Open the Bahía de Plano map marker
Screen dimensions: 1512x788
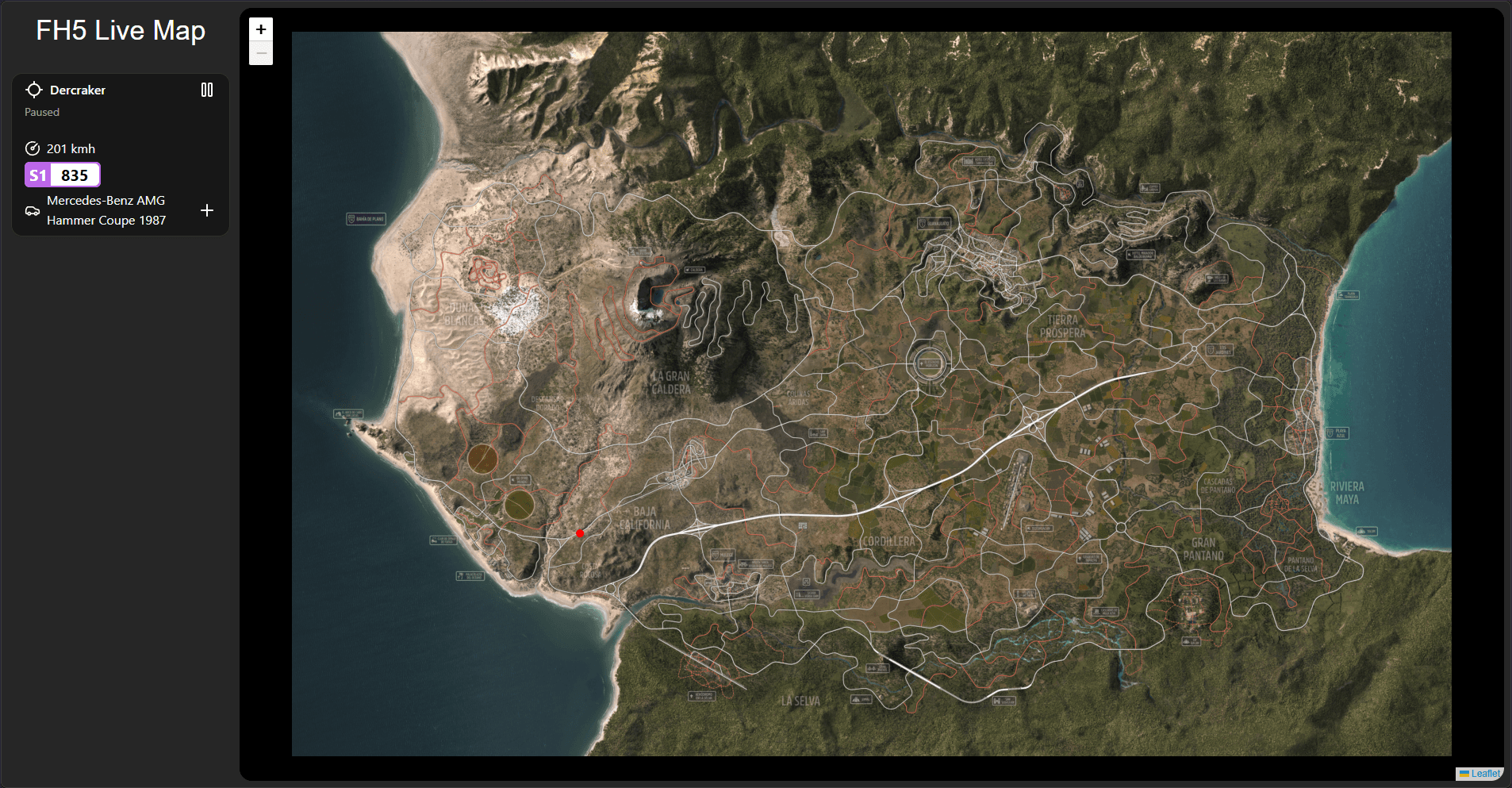click(x=366, y=218)
